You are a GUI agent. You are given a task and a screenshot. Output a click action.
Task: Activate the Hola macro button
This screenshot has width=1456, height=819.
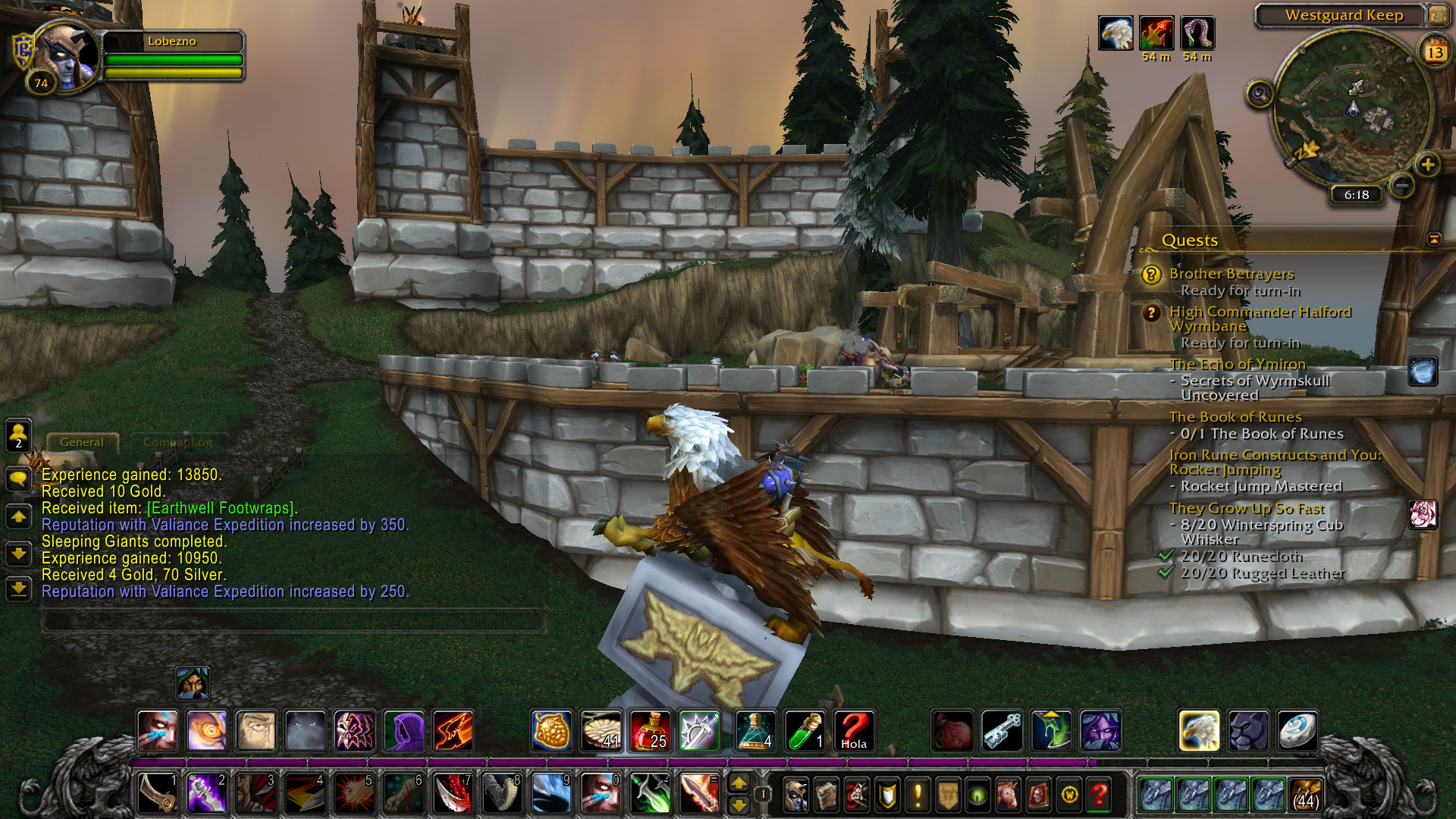[853, 731]
